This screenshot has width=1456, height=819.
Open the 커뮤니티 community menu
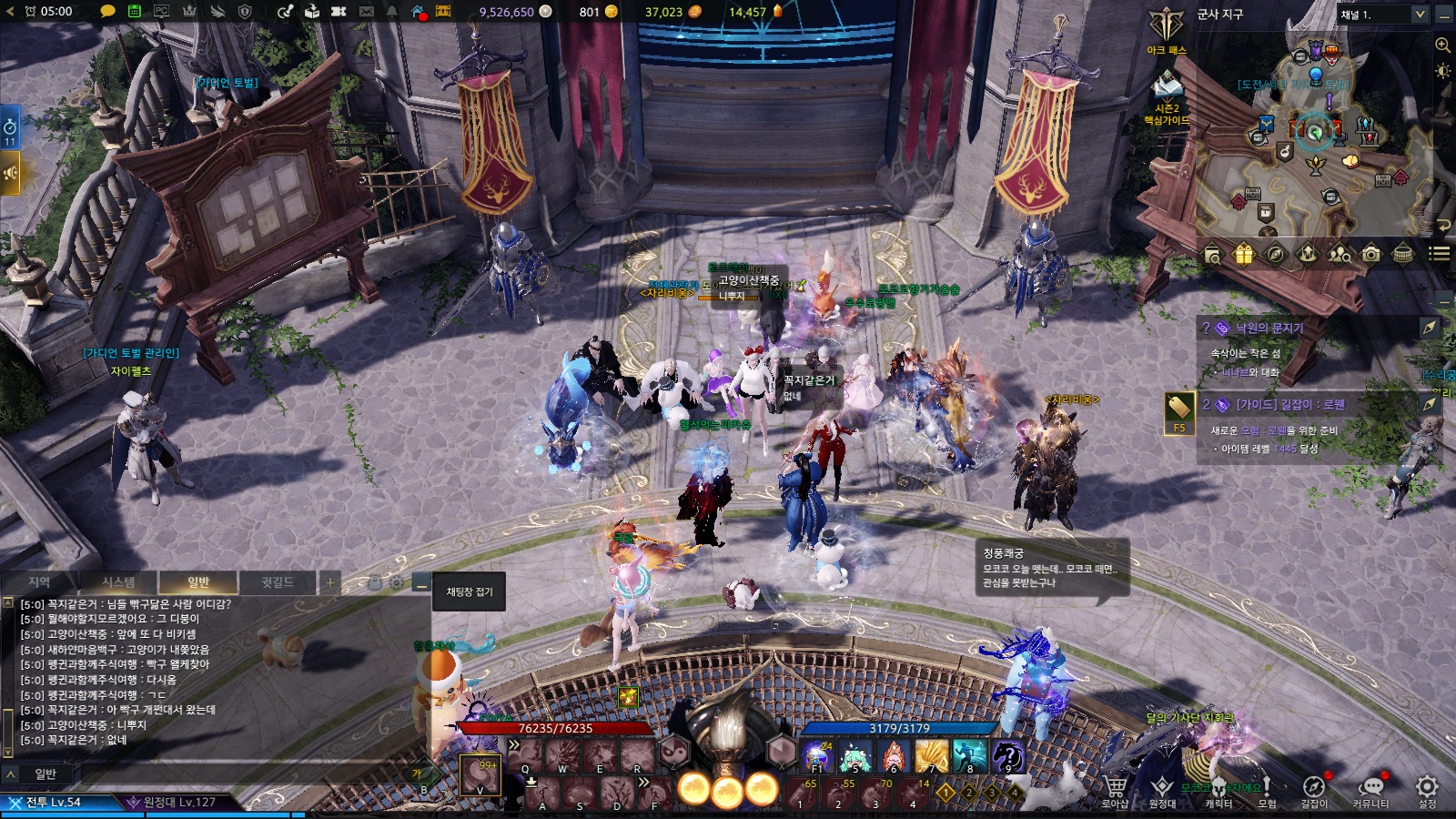[1370, 788]
